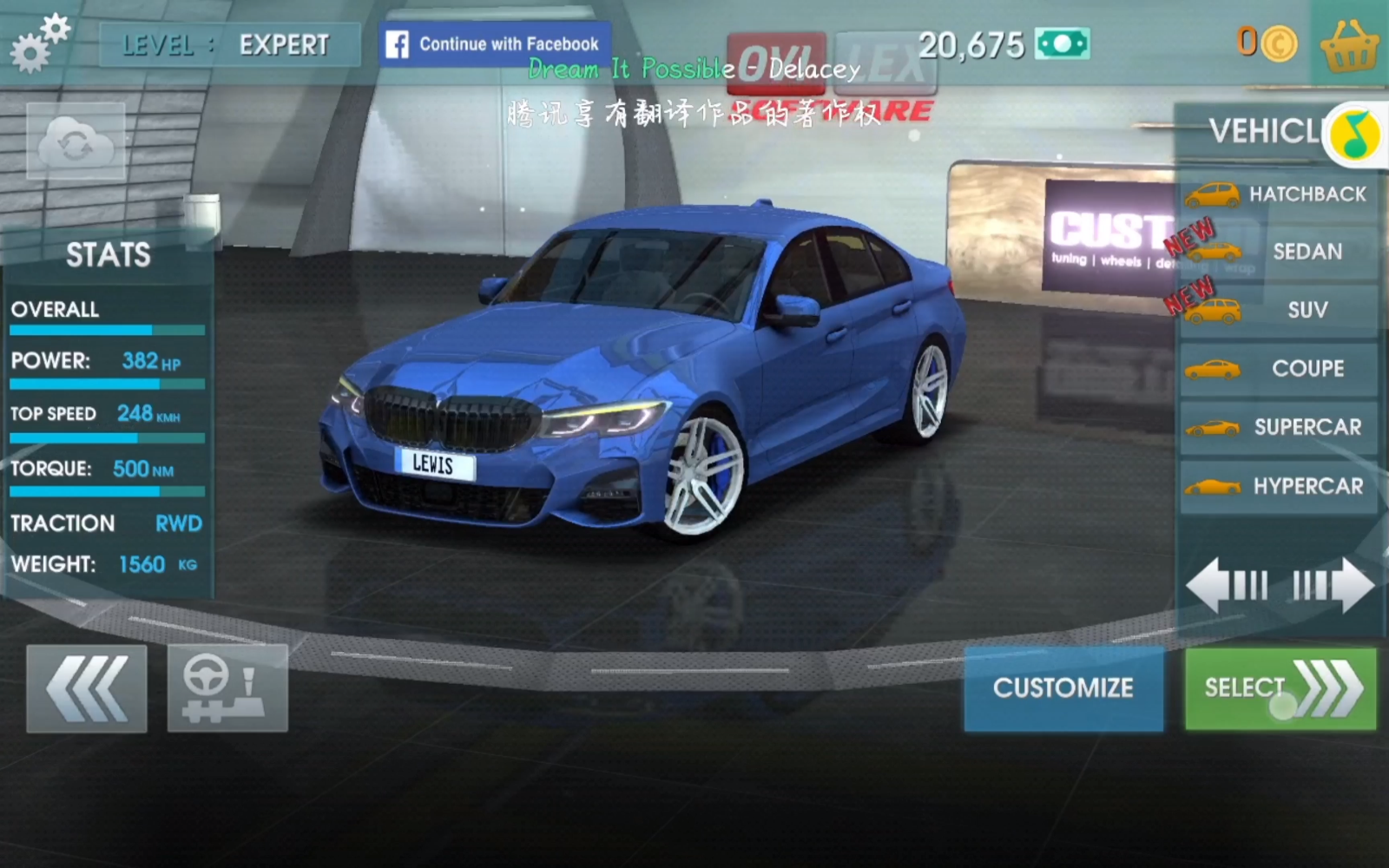
Task: Change the Level: Expert difficulty
Action: (x=229, y=45)
